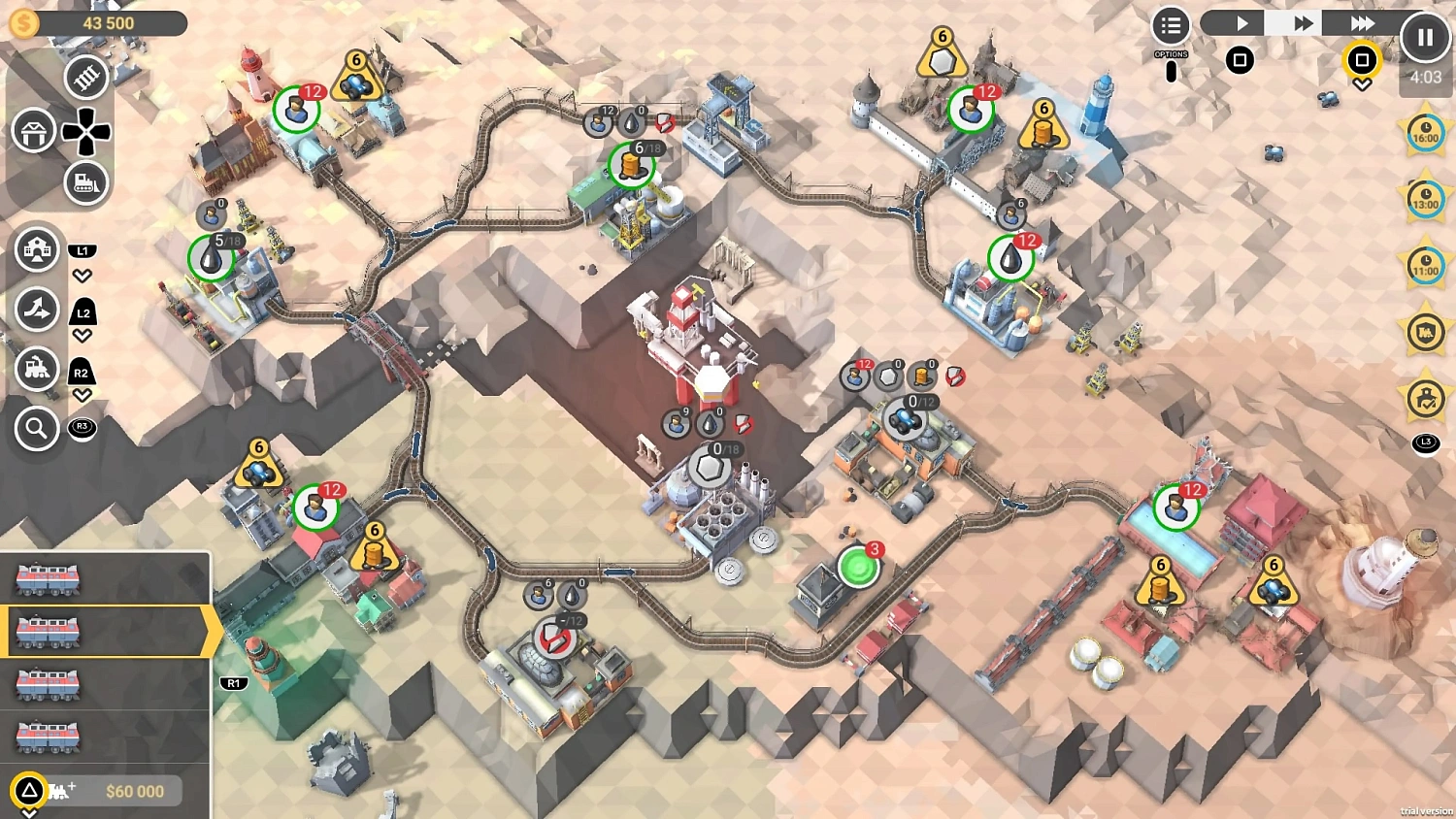
Task: Select the bulldozer demolish tool
Action: point(85,182)
